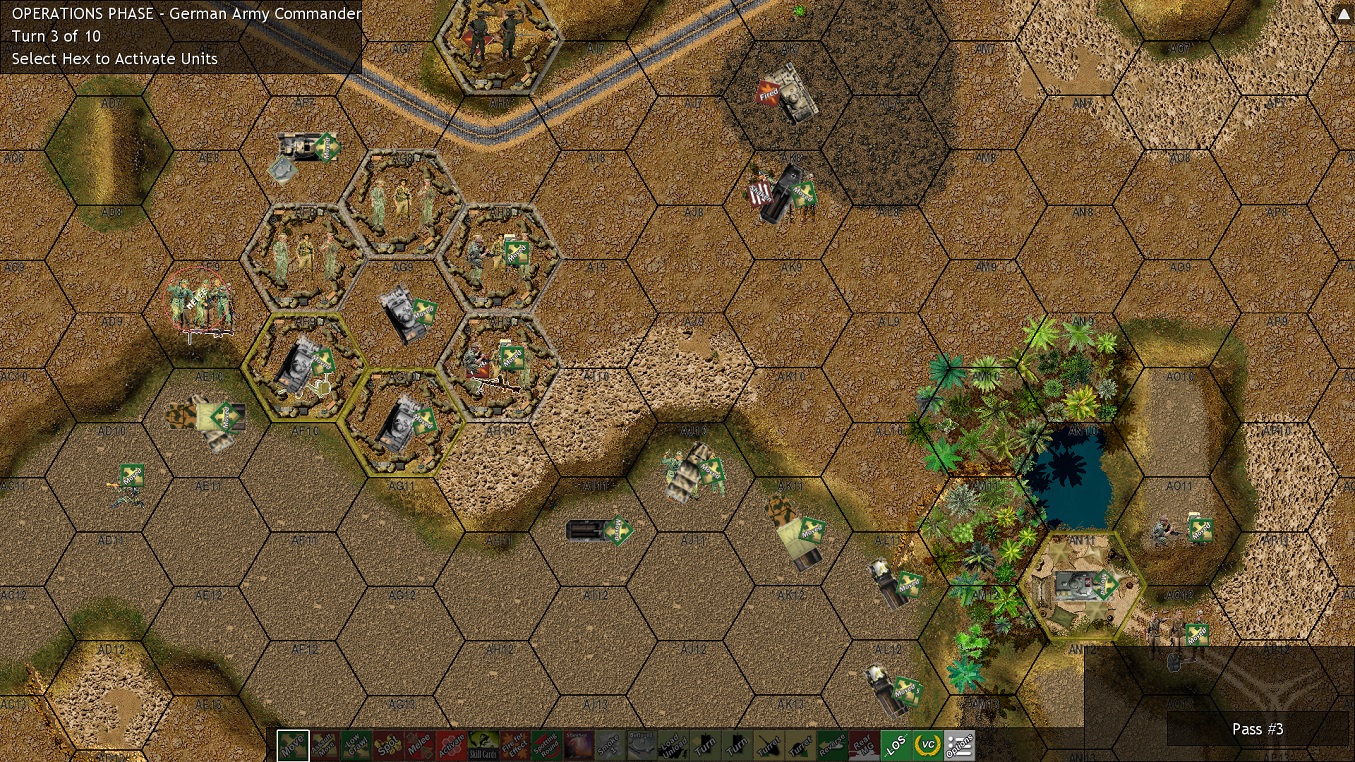Click the Rear MG icon
Image resolution: width=1355 pixels, height=762 pixels.
(862, 744)
